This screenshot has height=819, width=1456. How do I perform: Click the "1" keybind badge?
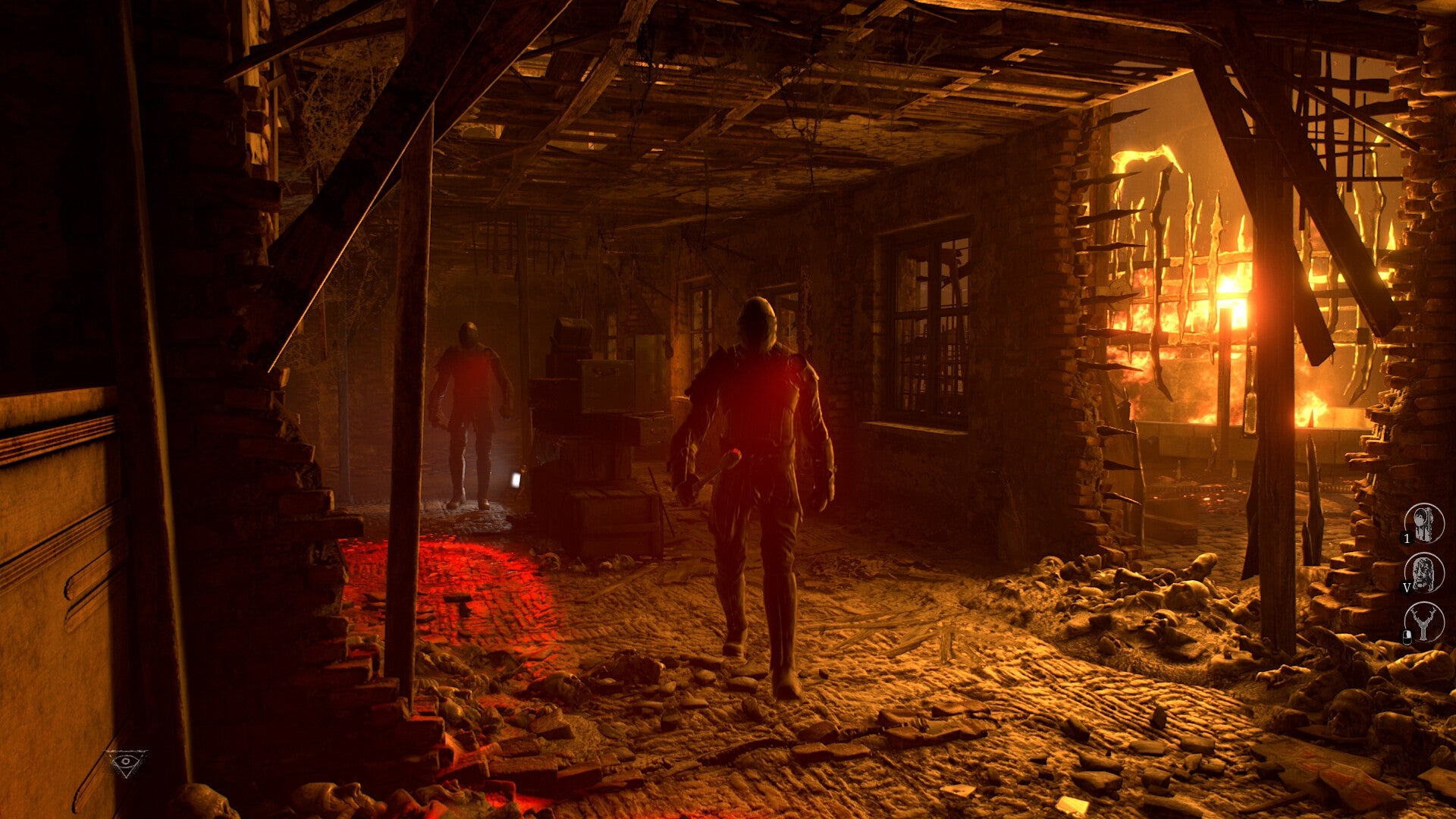click(x=1407, y=538)
